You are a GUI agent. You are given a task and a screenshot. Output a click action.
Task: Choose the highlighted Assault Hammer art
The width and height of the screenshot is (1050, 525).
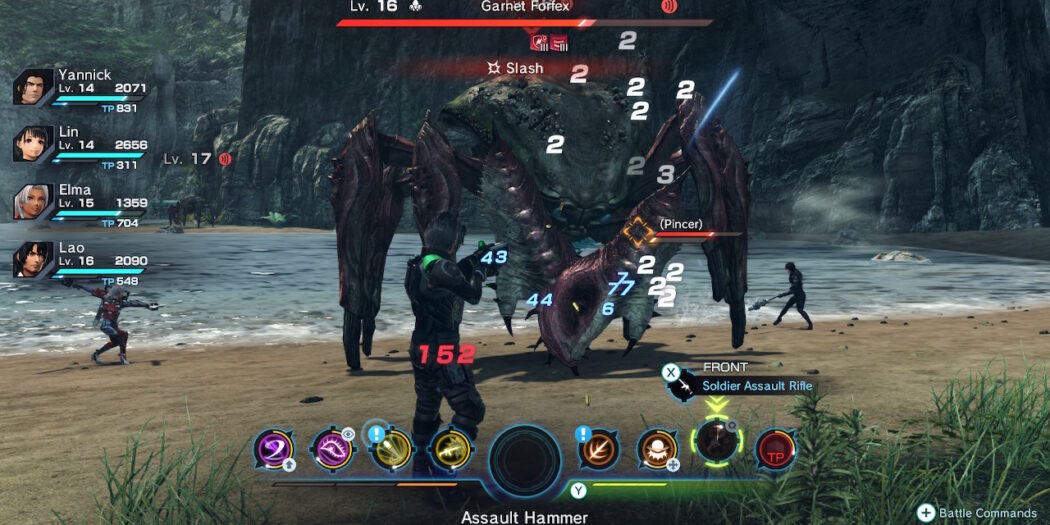pyautogui.click(x=716, y=441)
